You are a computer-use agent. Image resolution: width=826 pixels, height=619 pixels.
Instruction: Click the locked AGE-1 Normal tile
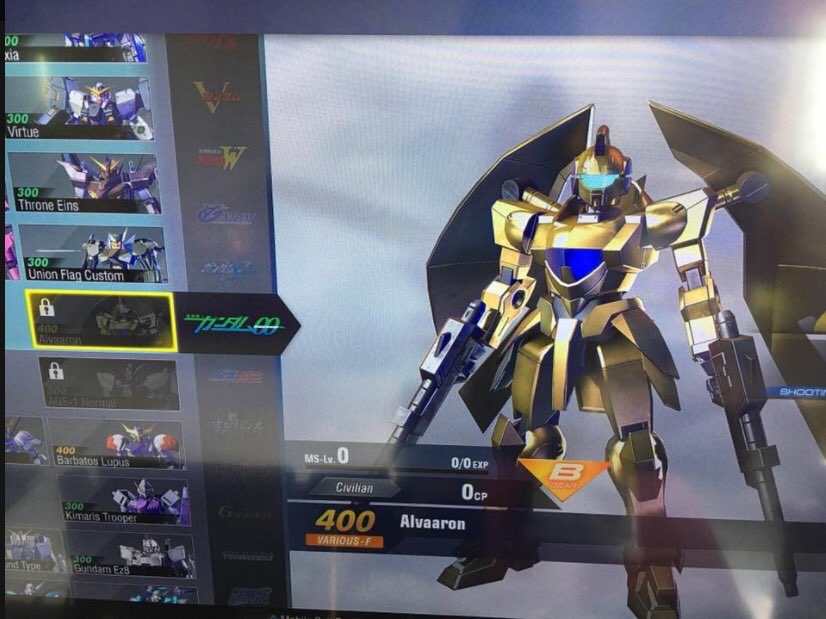pos(109,383)
